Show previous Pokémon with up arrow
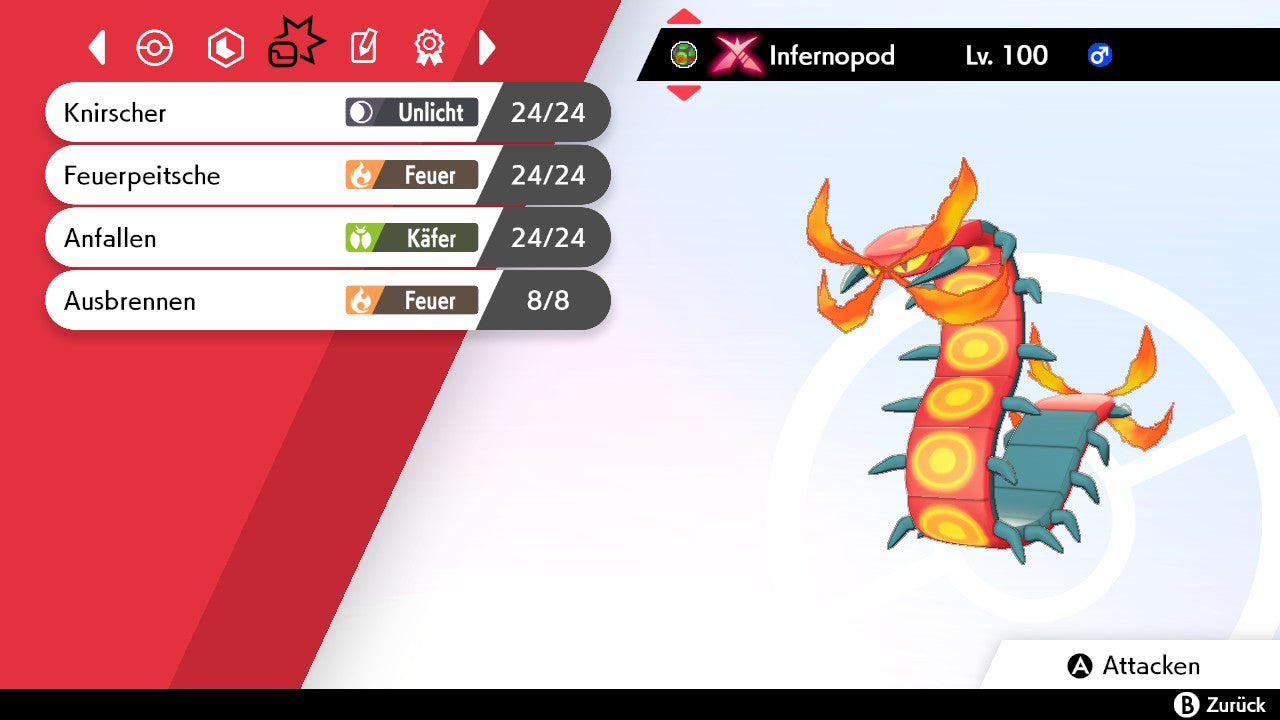The image size is (1280, 720). click(684, 16)
